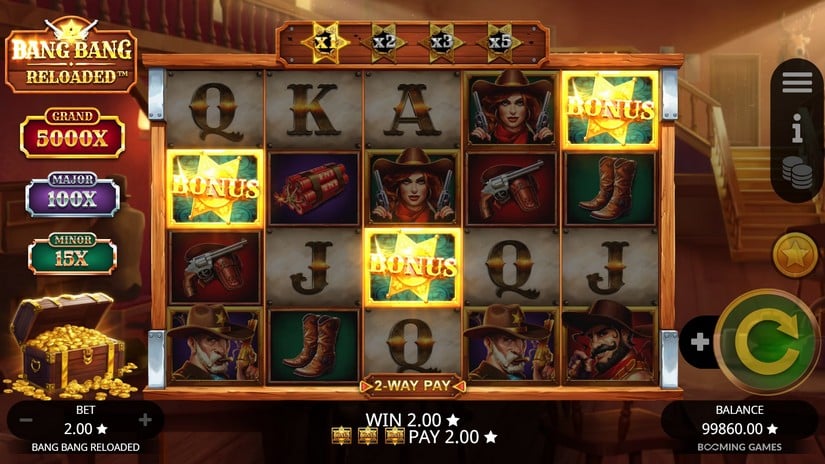825x464 pixels.
Task: Increase the bet with the plus button
Action: tap(145, 420)
